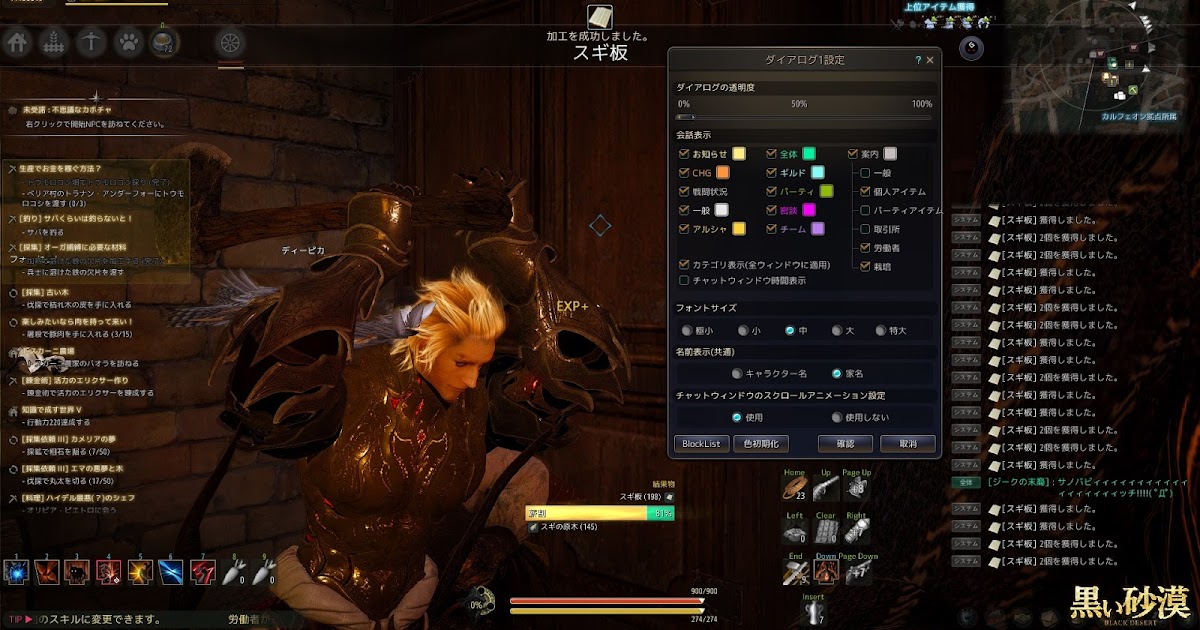Toggle the お知らせ chat checkbox
This screenshot has width=1200, height=630.
(x=684, y=154)
